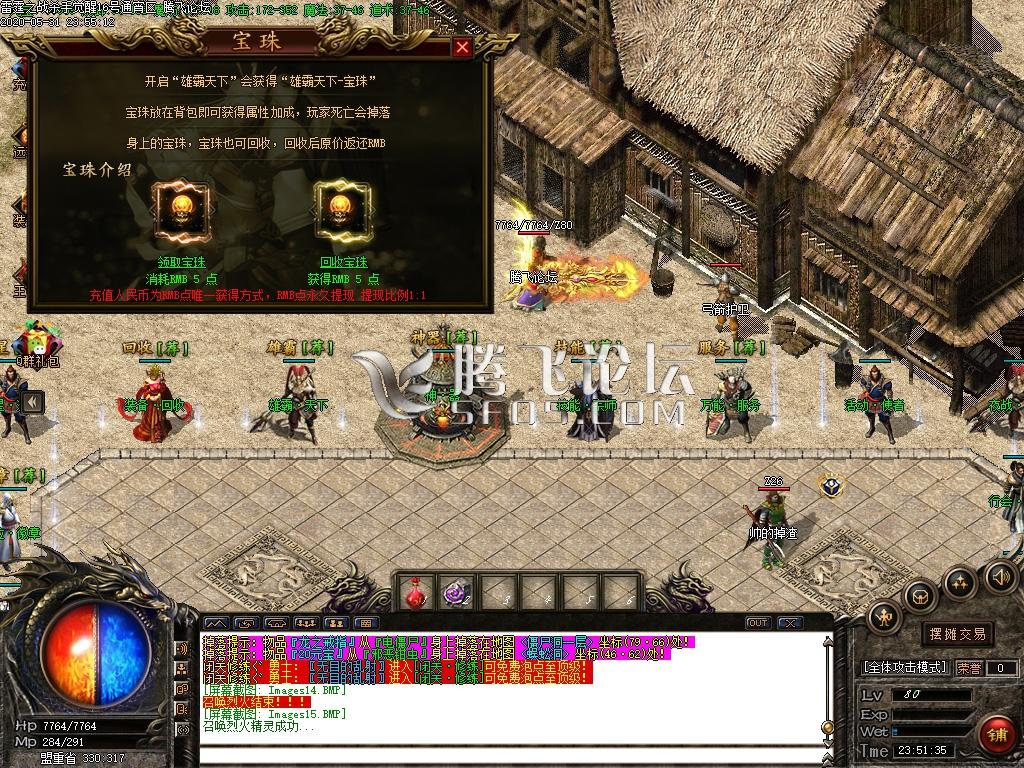Click the OUT button above the chat
The width and height of the screenshot is (1024, 768).
coord(758,623)
